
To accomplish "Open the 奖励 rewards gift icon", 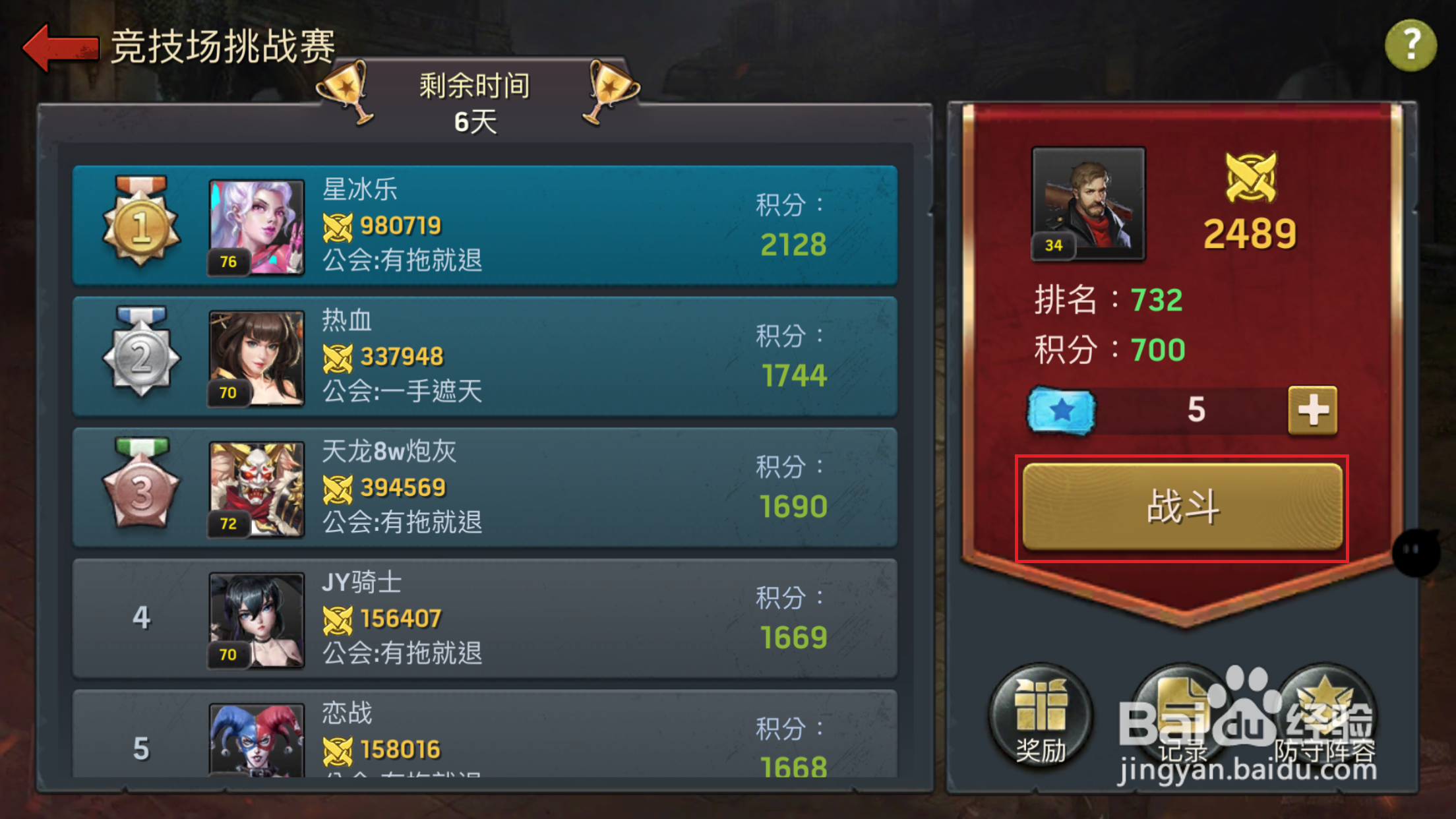I will pyautogui.click(x=1041, y=719).
